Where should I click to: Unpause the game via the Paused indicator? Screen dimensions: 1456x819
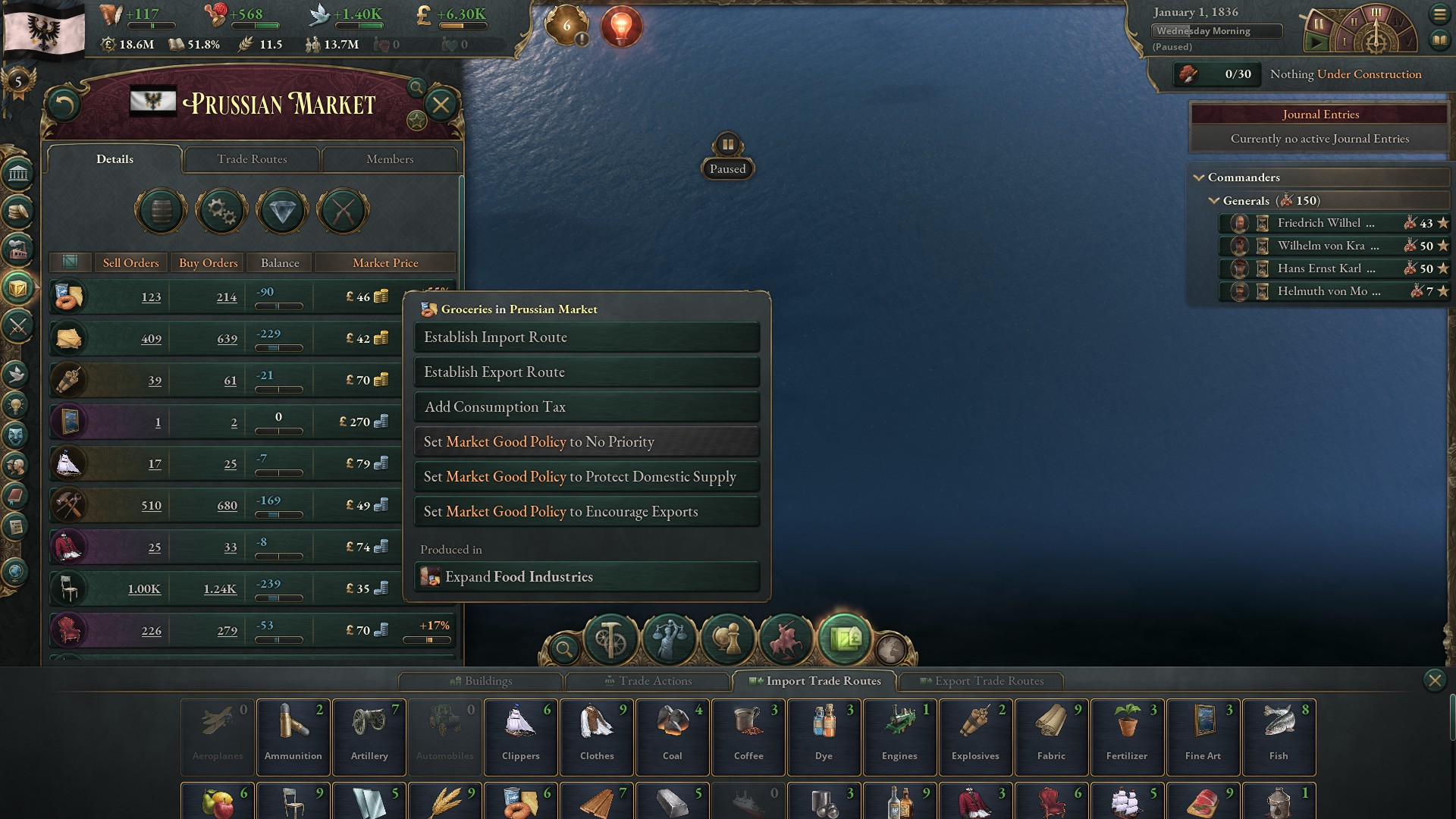coord(726,168)
